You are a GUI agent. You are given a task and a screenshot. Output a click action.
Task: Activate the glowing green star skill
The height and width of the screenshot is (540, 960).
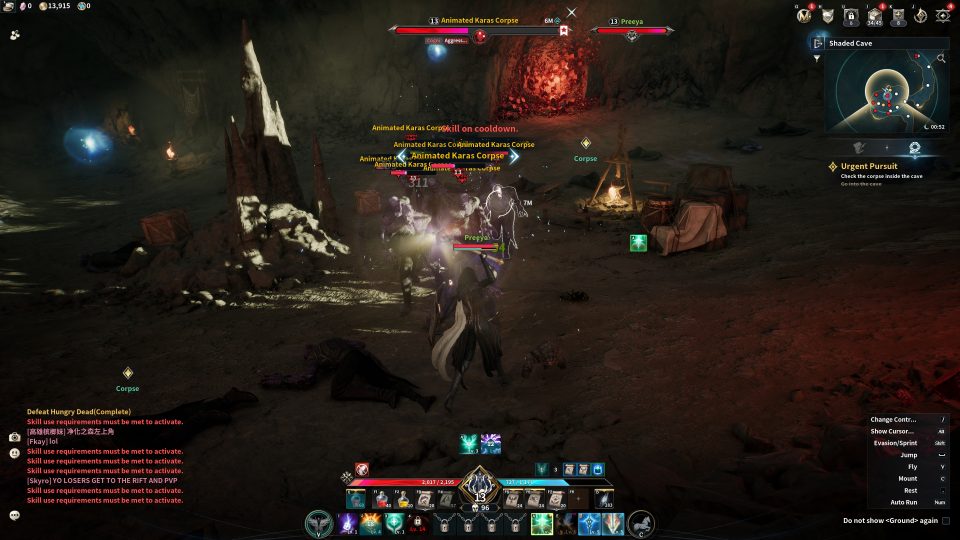pyautogui.click(x=541, y=523)
